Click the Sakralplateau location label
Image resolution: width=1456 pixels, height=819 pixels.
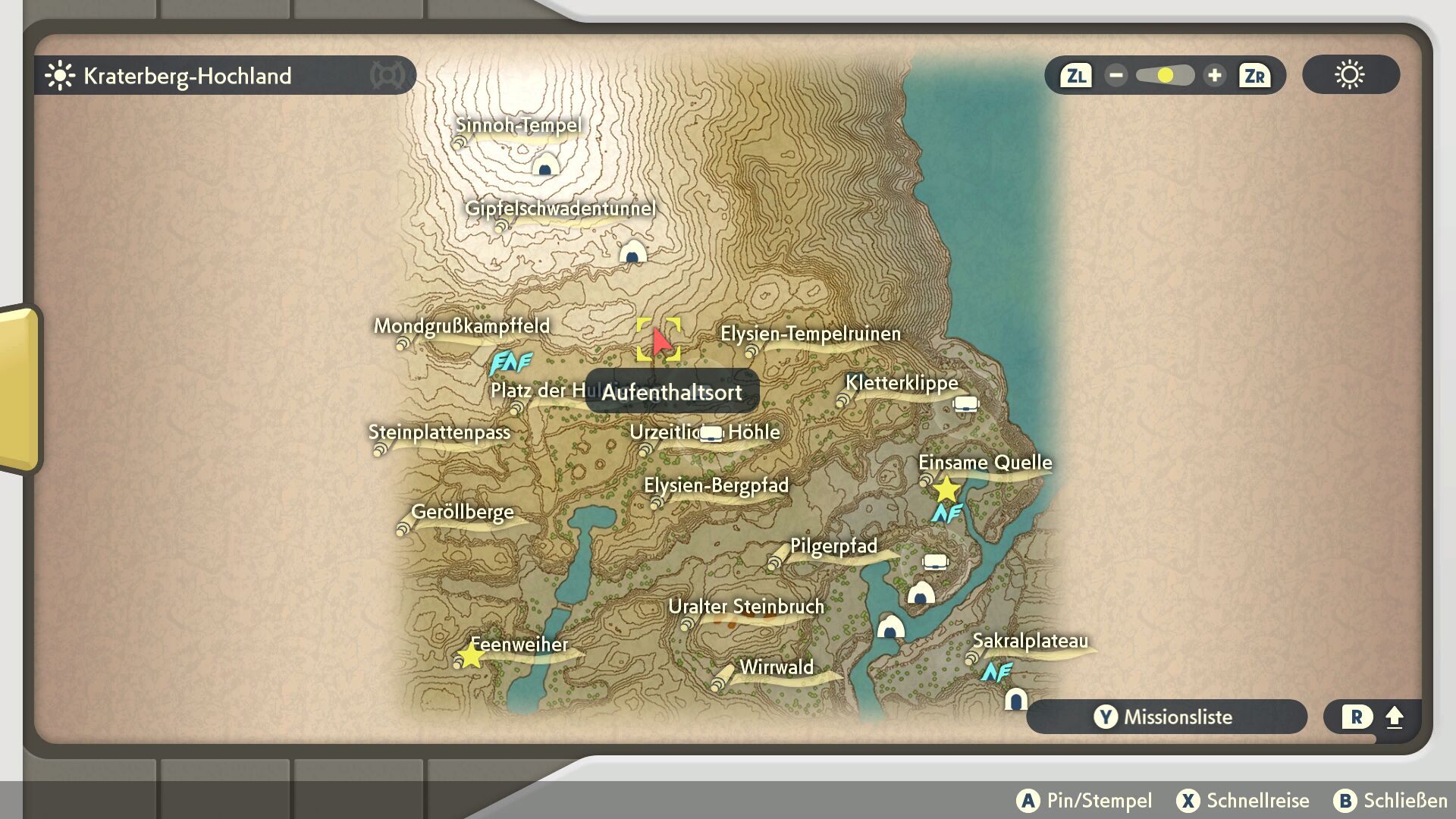tap(1029, 641)
